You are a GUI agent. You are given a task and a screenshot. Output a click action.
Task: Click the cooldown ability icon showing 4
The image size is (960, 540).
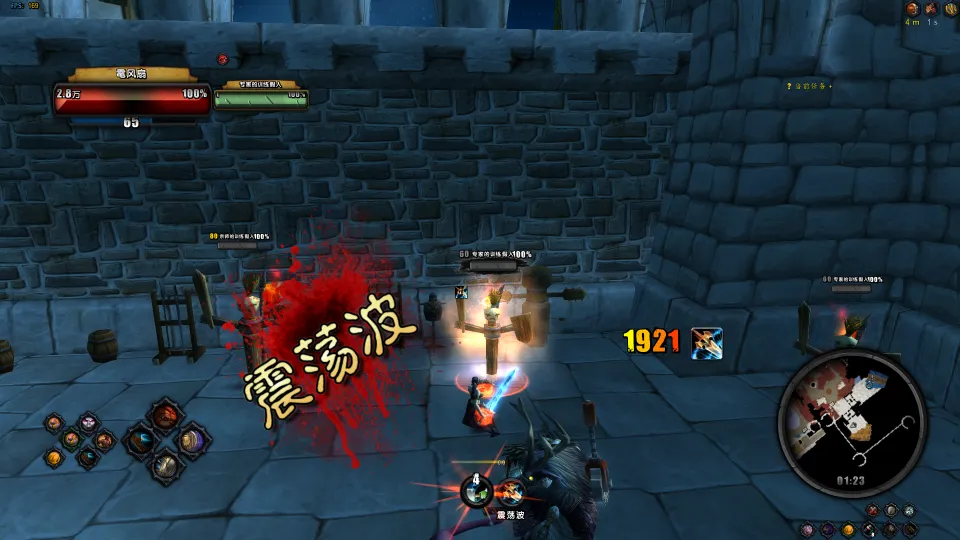tap(478, 490)
